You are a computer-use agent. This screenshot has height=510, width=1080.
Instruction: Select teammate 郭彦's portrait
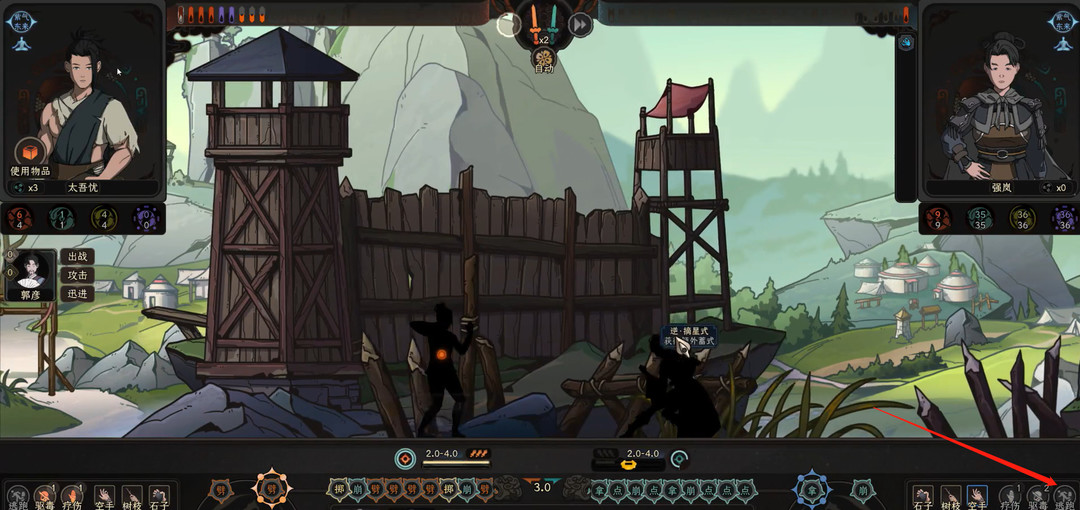point(30,275)
